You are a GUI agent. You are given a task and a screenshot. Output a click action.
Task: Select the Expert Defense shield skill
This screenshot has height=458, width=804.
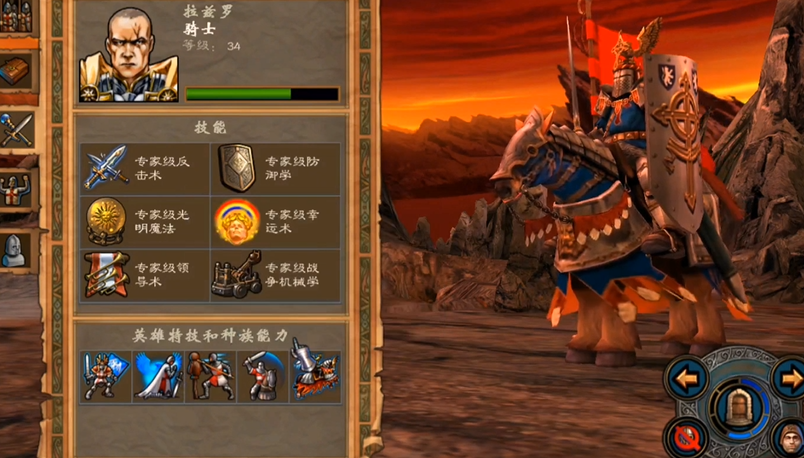(x=236, y=167)
